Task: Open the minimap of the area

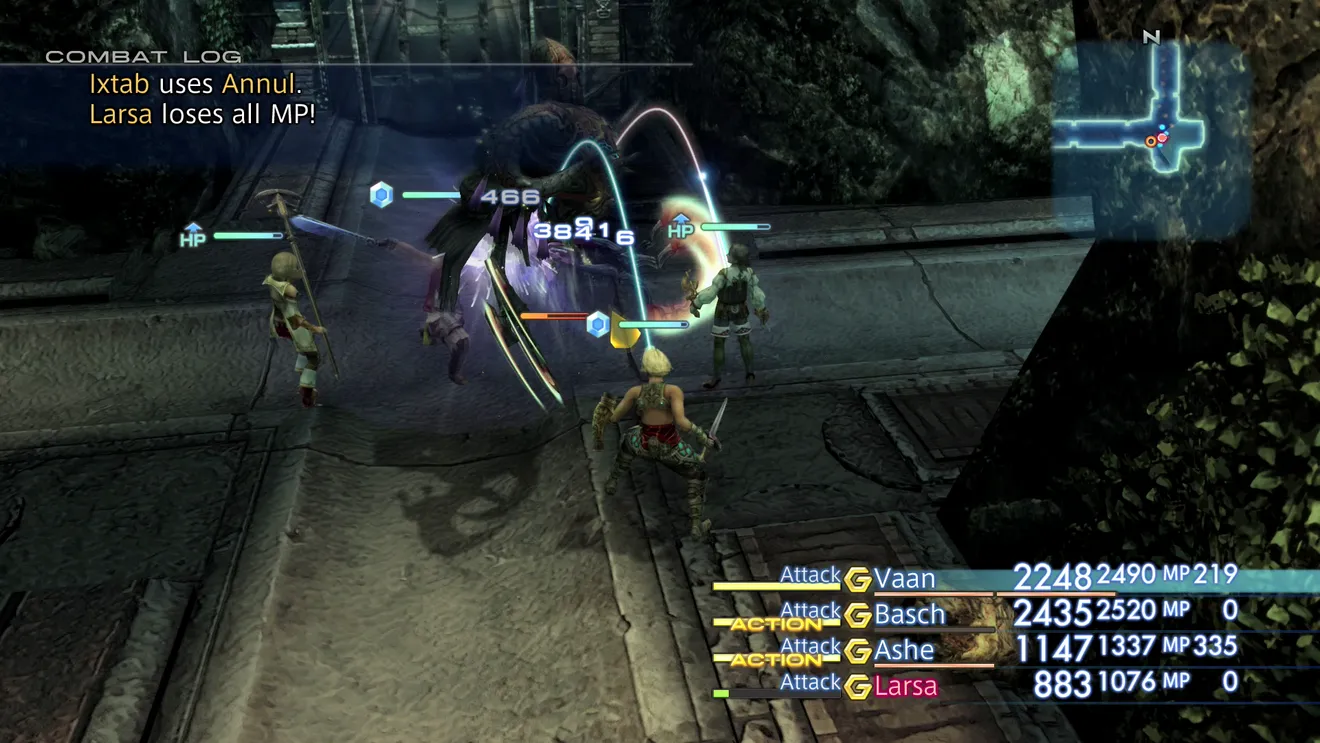Action: (1152, 138)
